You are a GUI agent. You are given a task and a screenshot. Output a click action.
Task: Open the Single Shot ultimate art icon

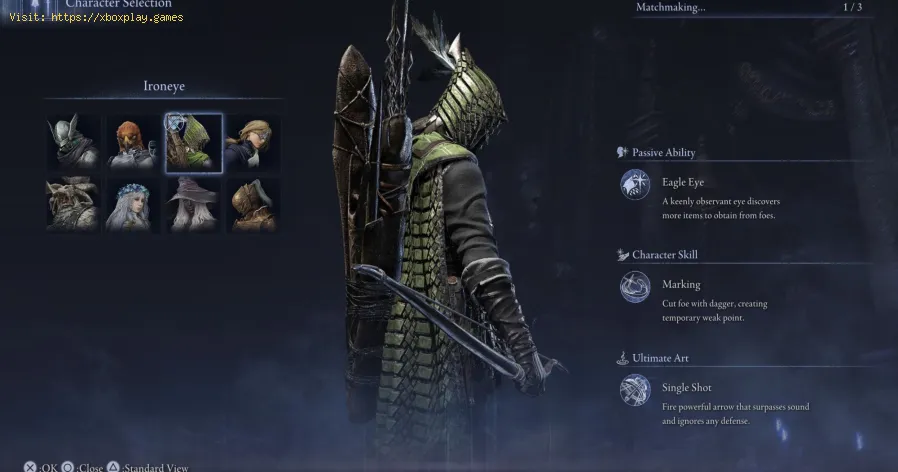tap(635, 390)
